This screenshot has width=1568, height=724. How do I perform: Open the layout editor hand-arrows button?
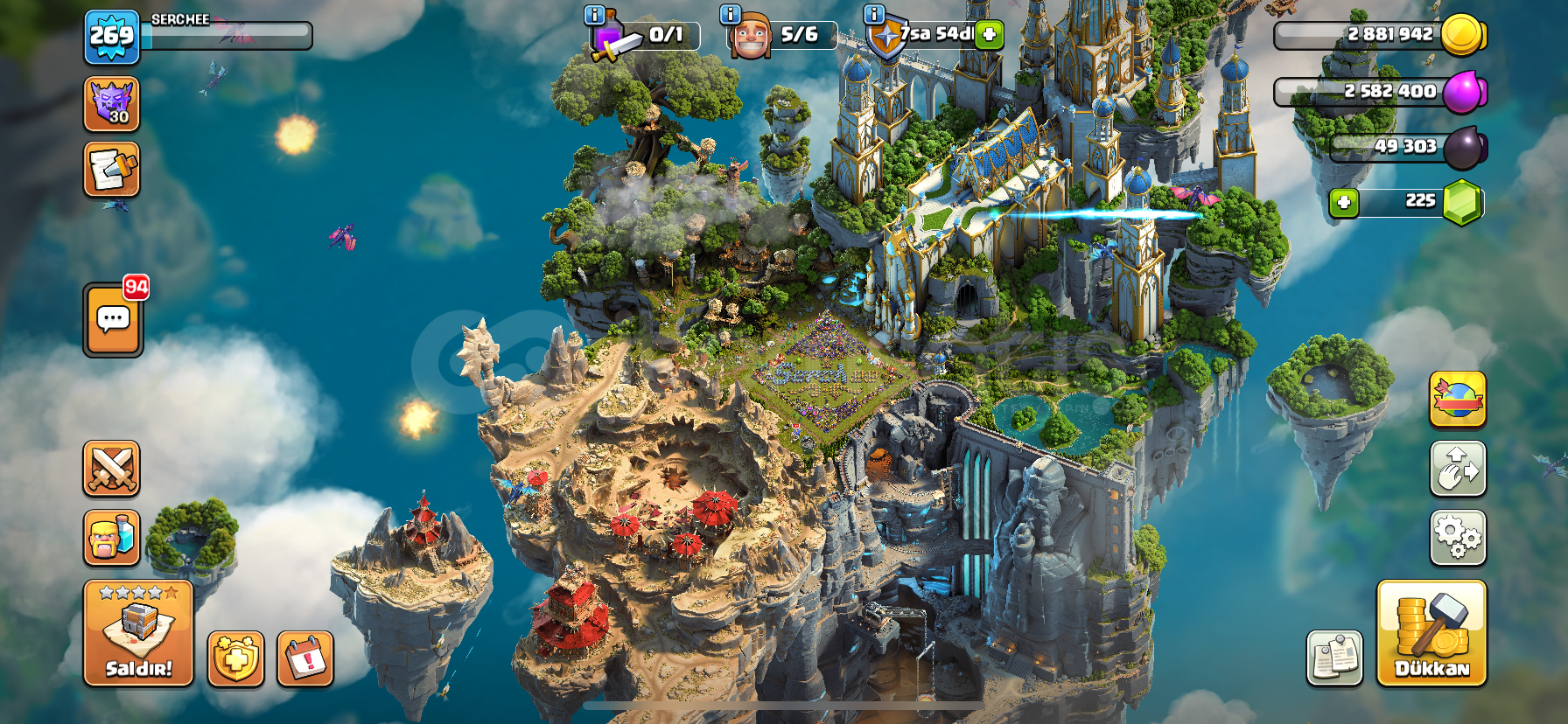1458,469
